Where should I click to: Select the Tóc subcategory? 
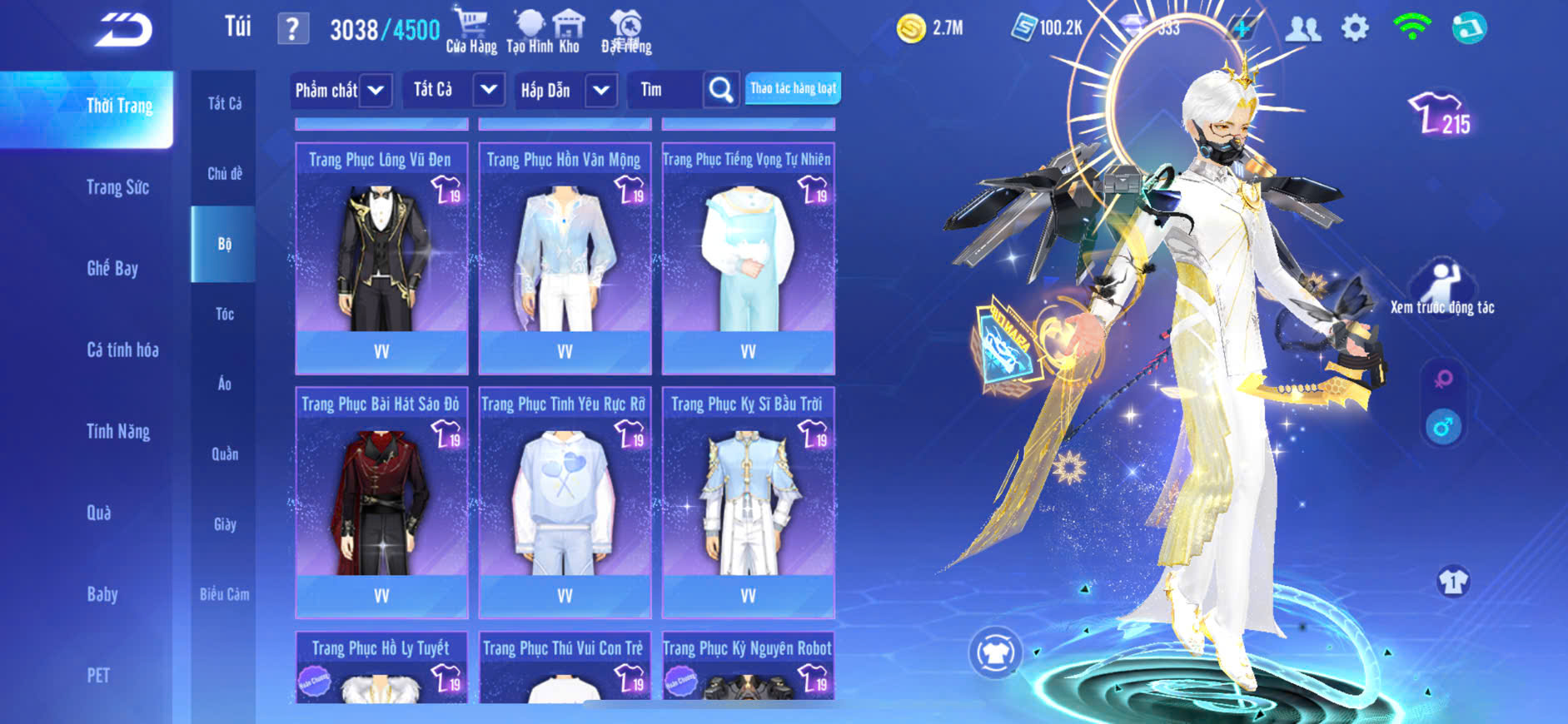(224, 314)
